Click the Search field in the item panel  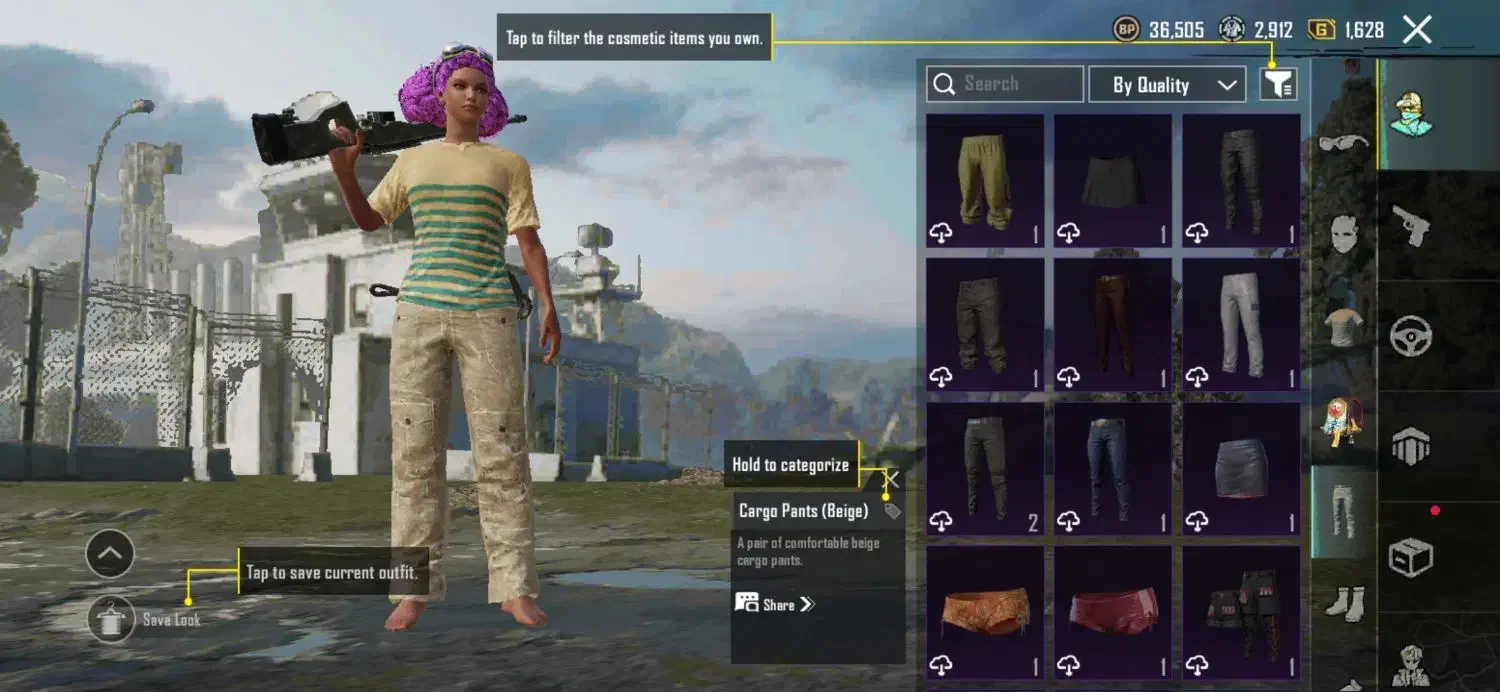pos(1005,84)
